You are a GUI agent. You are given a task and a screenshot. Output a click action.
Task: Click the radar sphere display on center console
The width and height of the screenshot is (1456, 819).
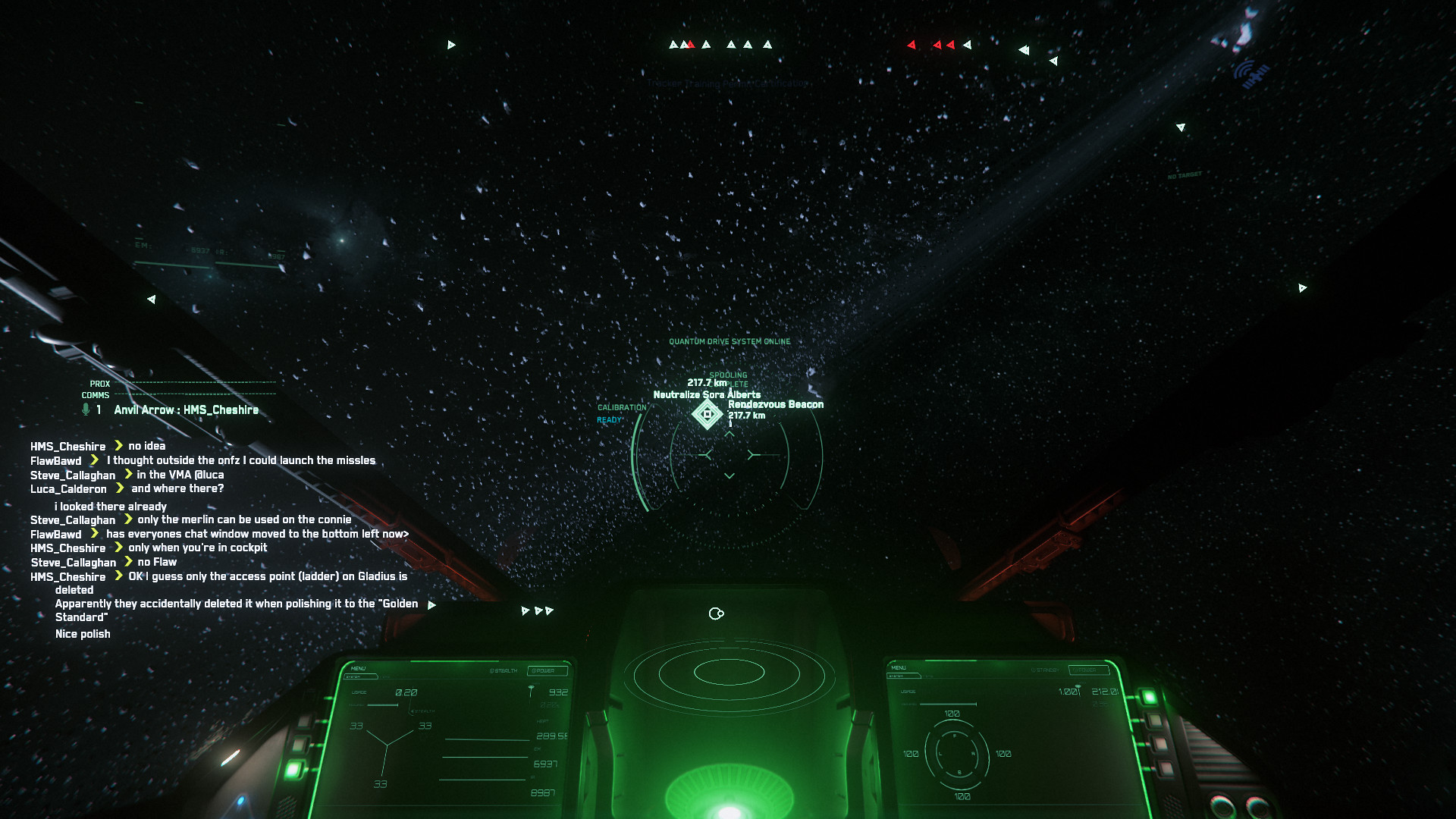[728, 673]
